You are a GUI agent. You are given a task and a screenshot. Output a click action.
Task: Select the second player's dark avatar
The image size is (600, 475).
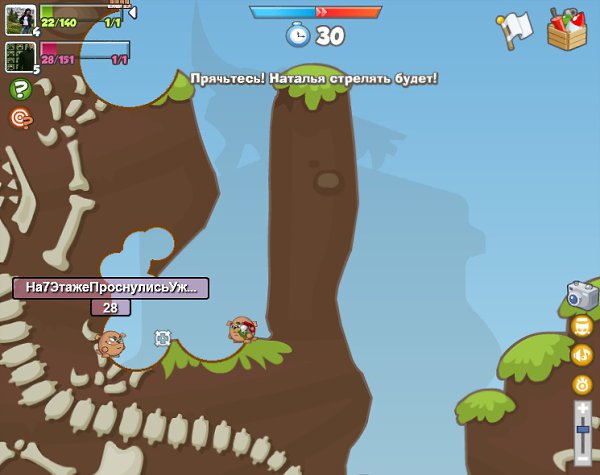click(x=20, y=57)
